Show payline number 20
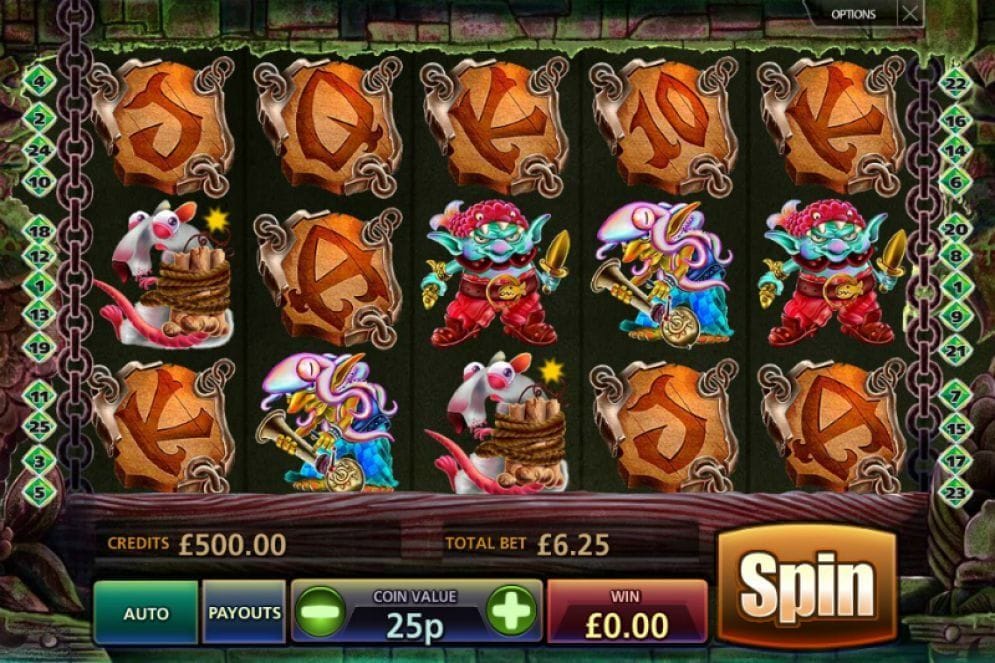Viewport: 995px width, 663px height. (x=955, y=230)
